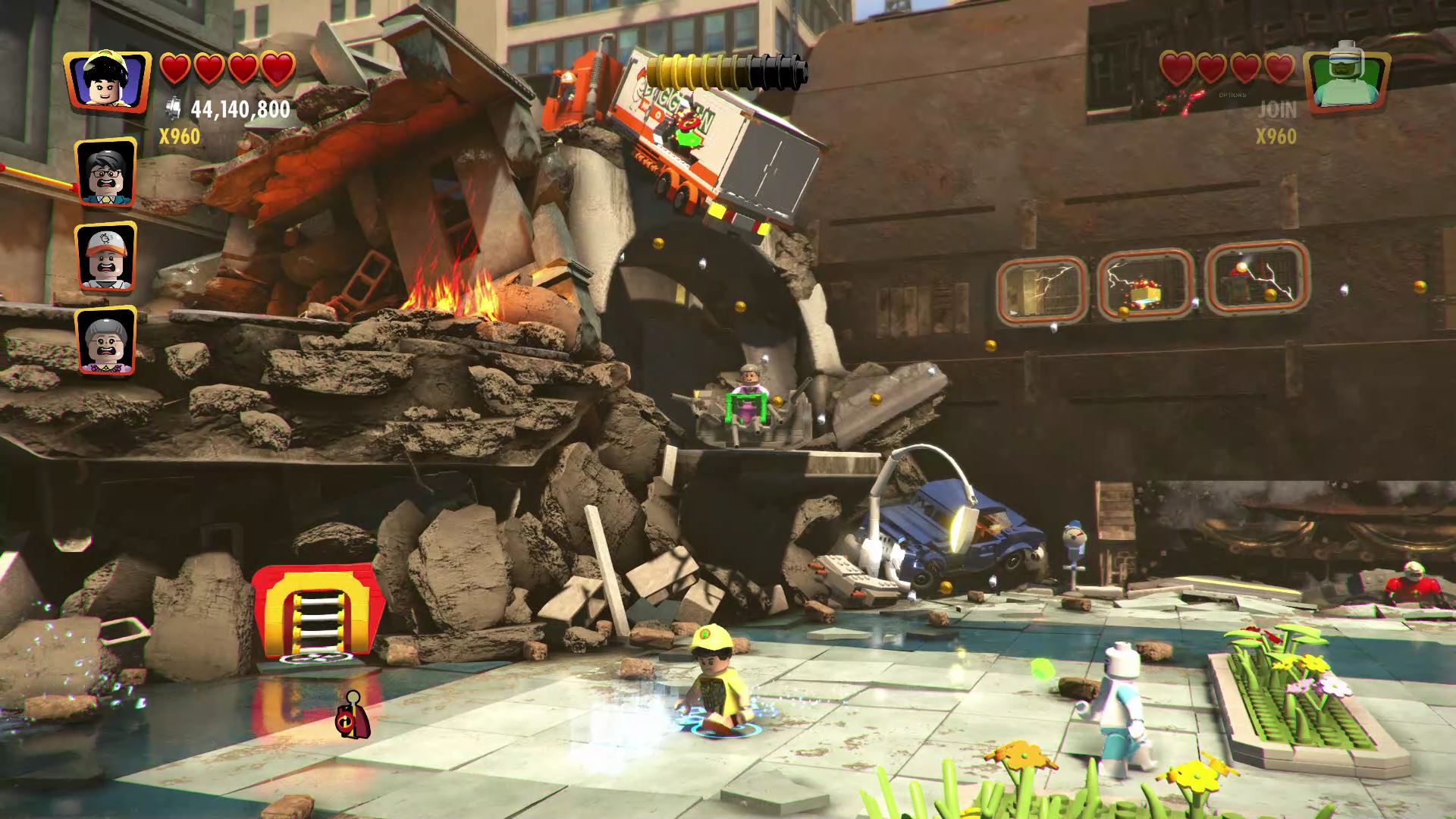1456x819 pixels.
Task: Choose the white-cap character portrait
Action: click(106, 256)
